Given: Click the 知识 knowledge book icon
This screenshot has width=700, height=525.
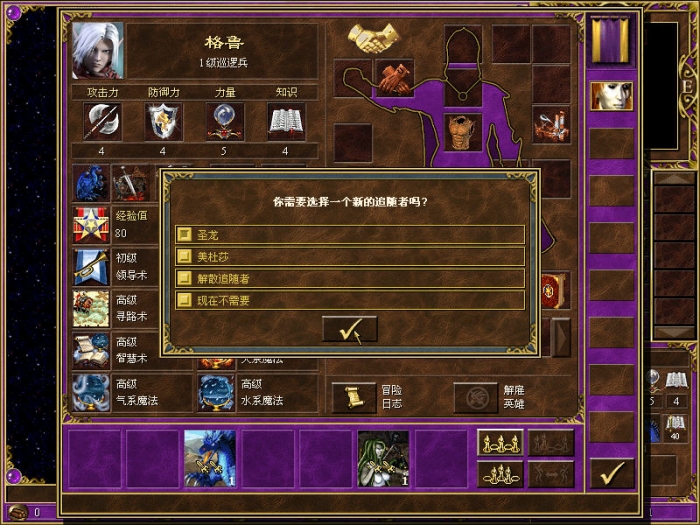Looking at the screenshot, I should pyautogui.click(x=286, y=122).
